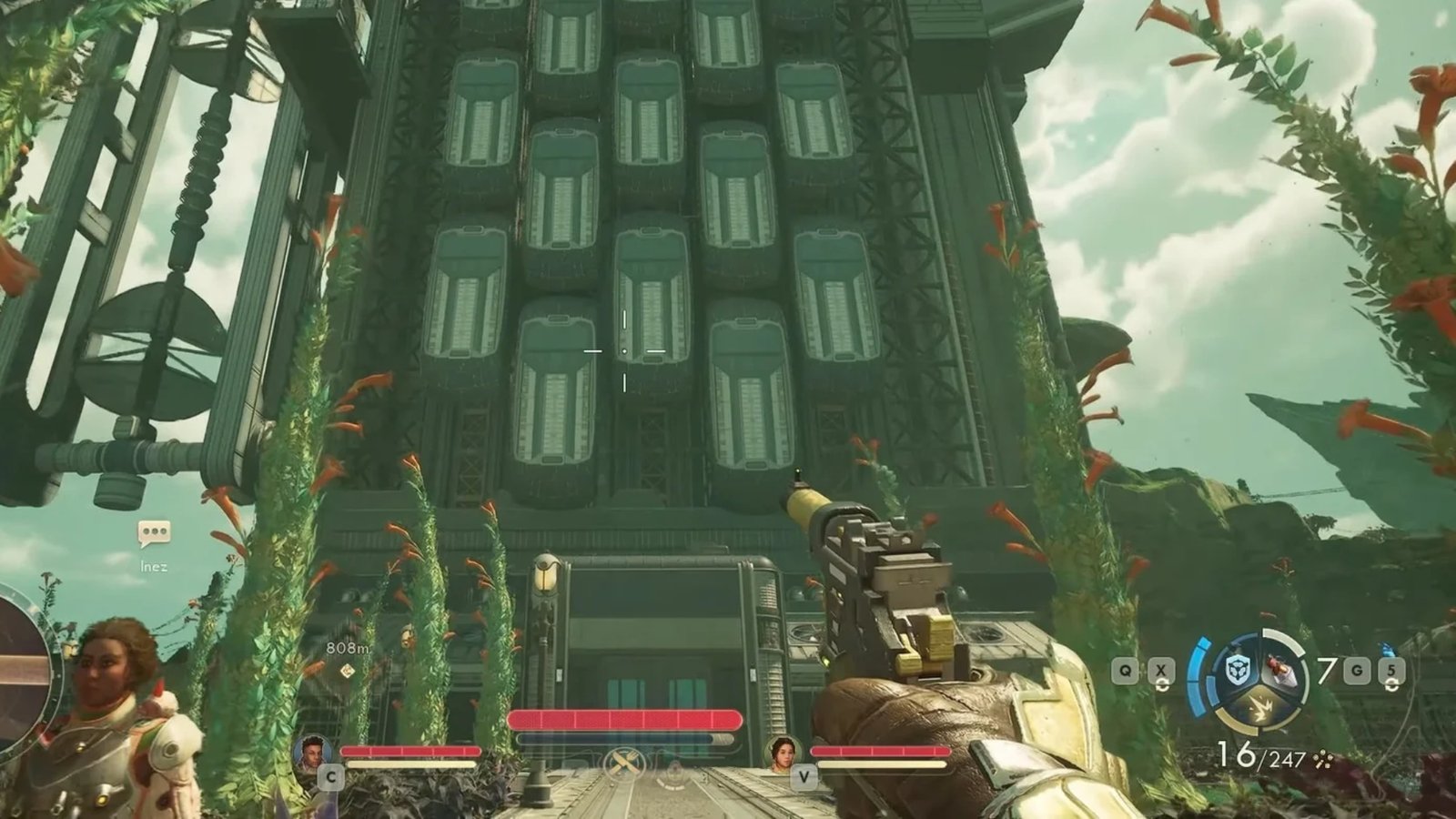Select the shield gadget icon in the wheel

(x=1238, y=671)
